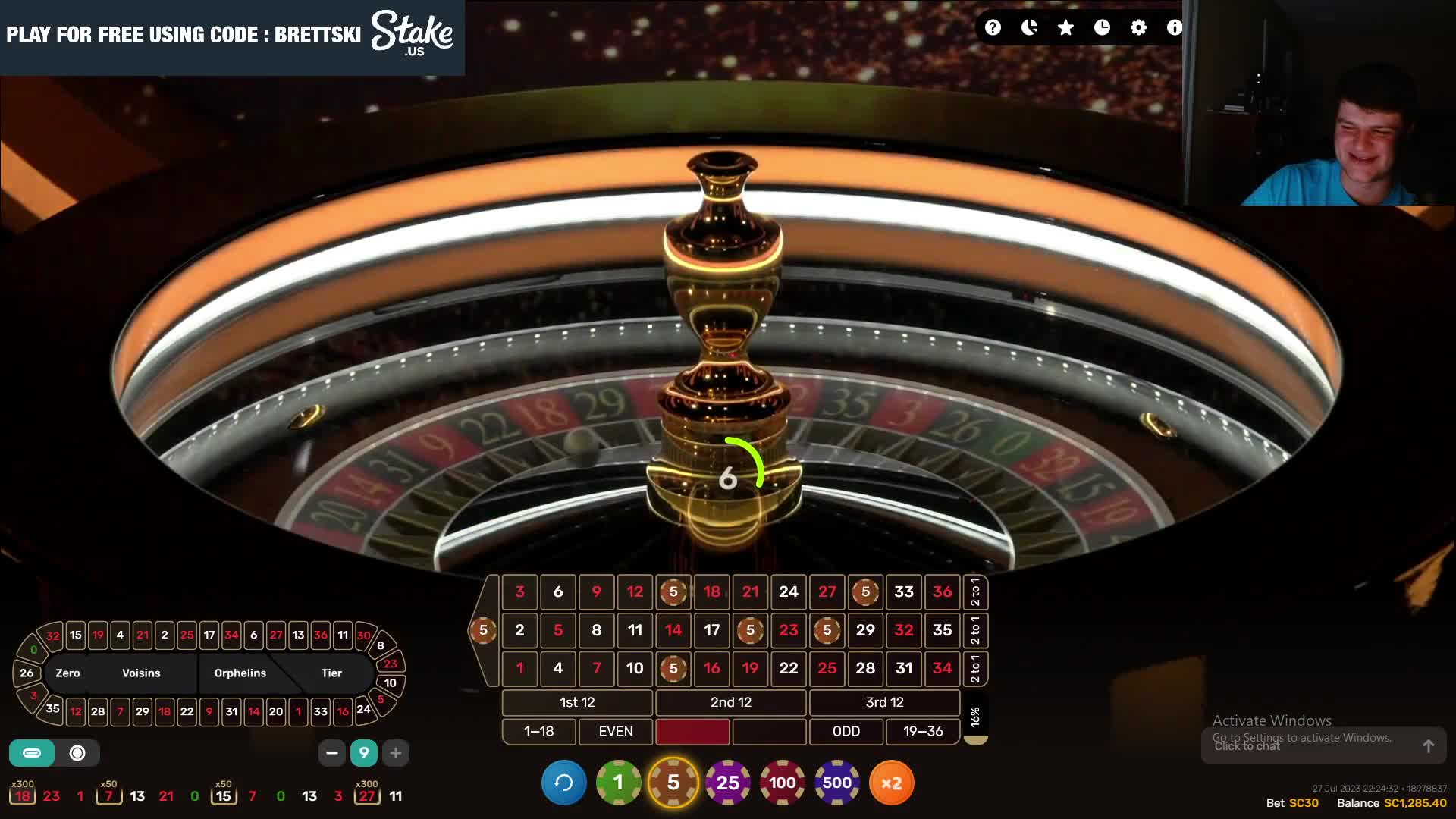This screenshot has height=819, width=1456.
Task: Place a bet on EVEN
Action: pos(615,731)
